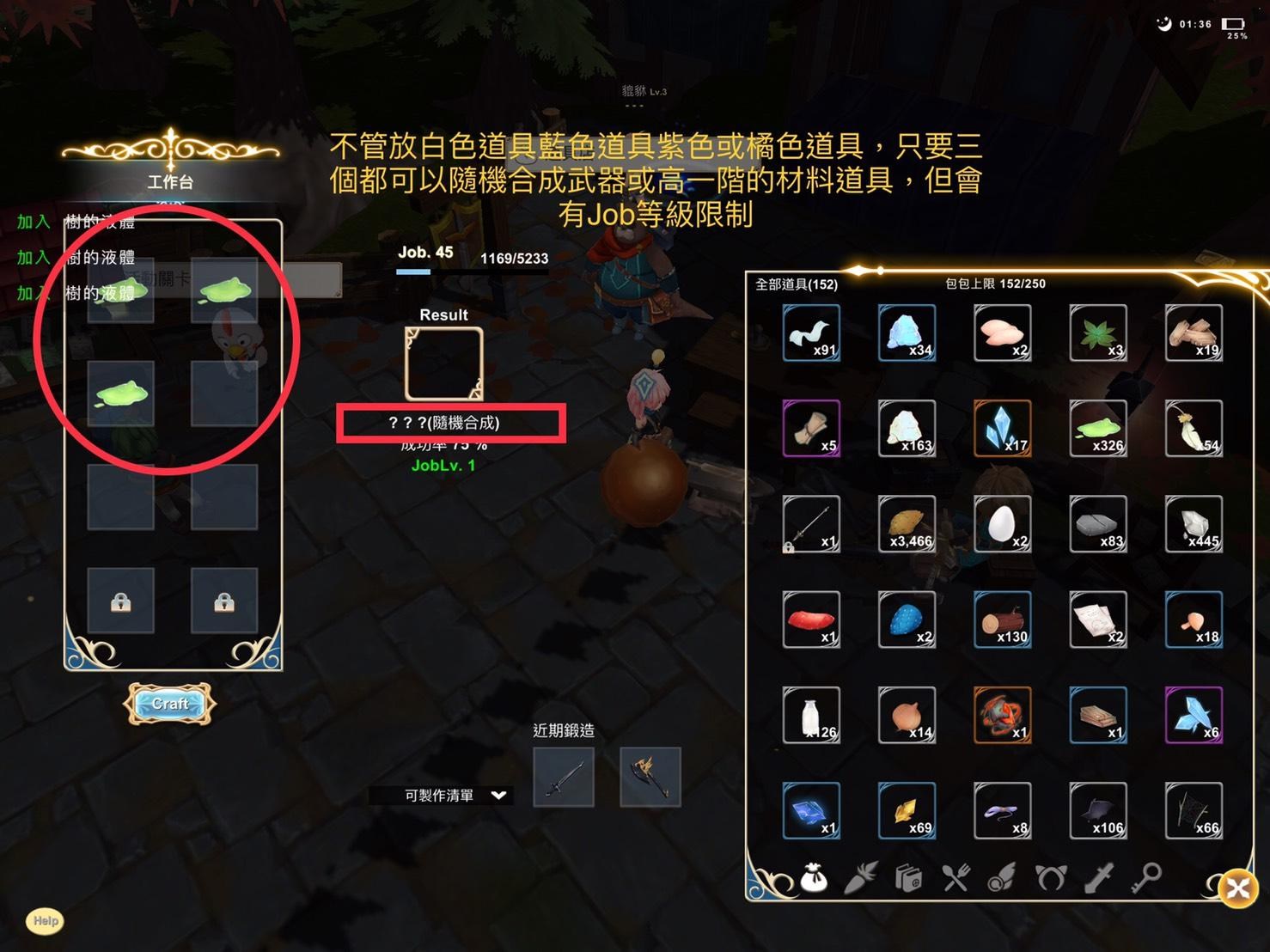This screenshot has width=1270, height=952.
Task: Select the green tree liquid x326 slot
Action: click(1098, 428)
